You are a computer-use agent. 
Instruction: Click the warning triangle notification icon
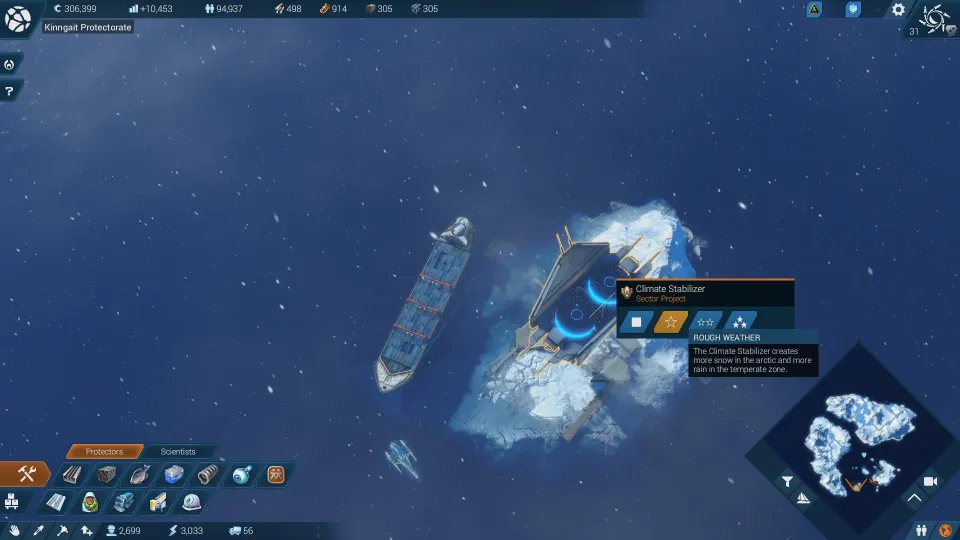pos(814,10)
